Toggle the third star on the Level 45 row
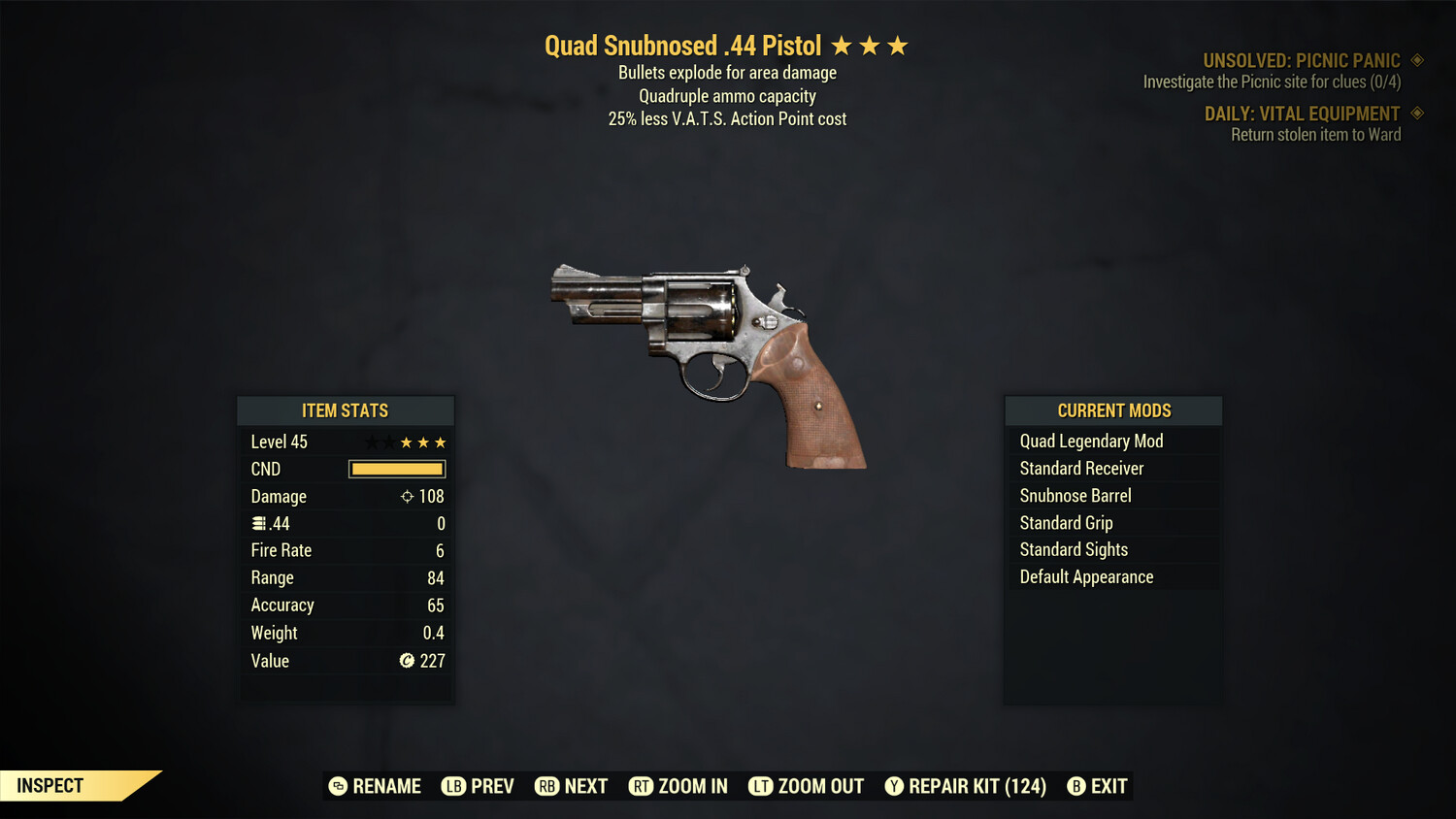This screenshot has width=1456, height=819. coord(442,442)
